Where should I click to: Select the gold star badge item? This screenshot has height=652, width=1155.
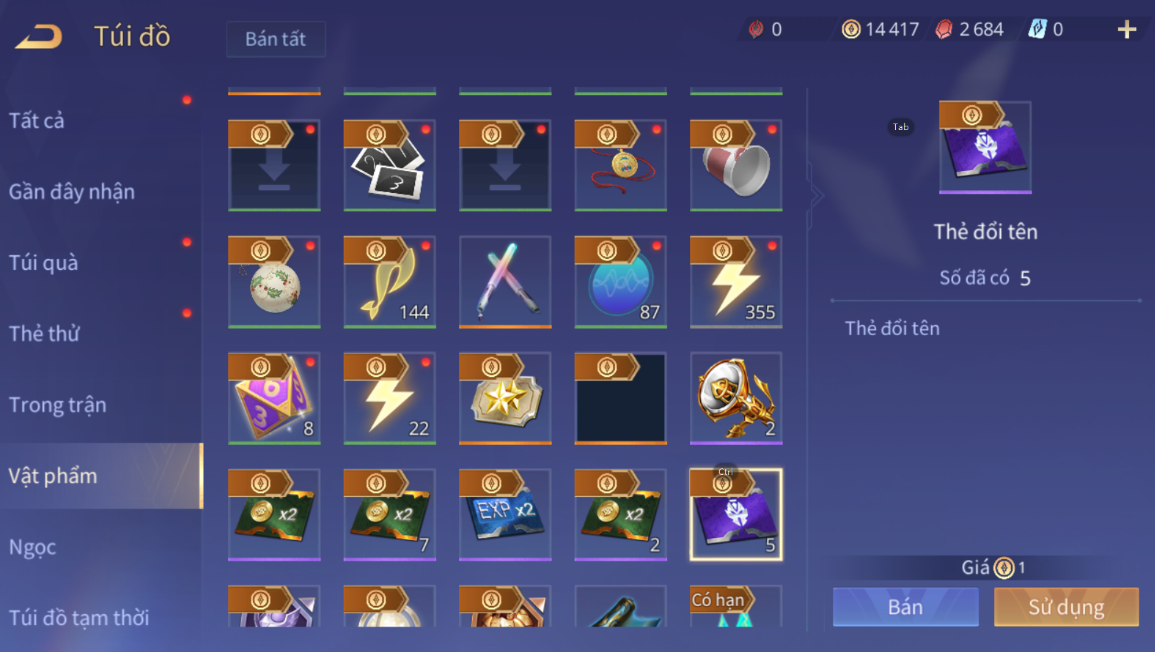coord(505,398)
